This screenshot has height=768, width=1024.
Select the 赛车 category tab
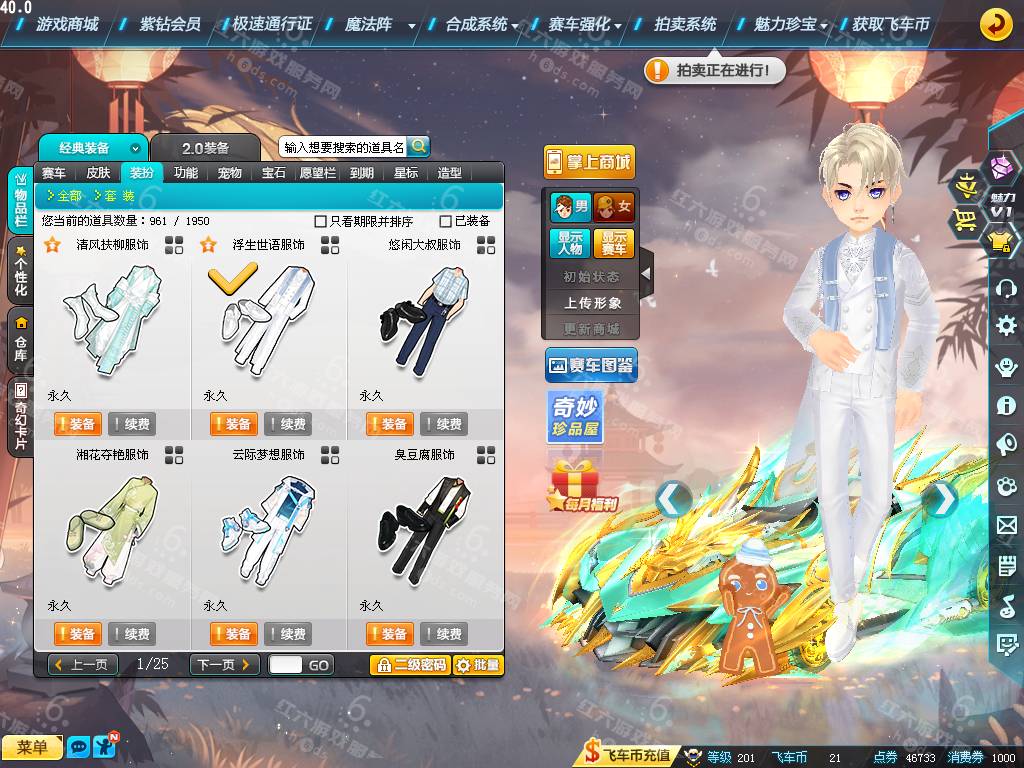[x=54, y=173]
